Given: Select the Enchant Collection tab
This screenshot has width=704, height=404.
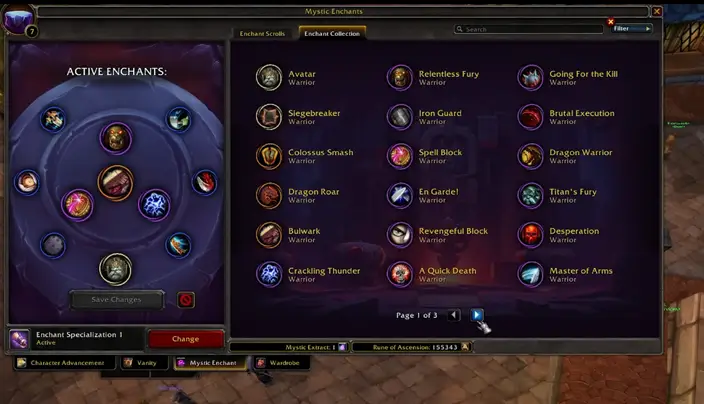Looking at the screenshot, I should (x=333, y=33).
